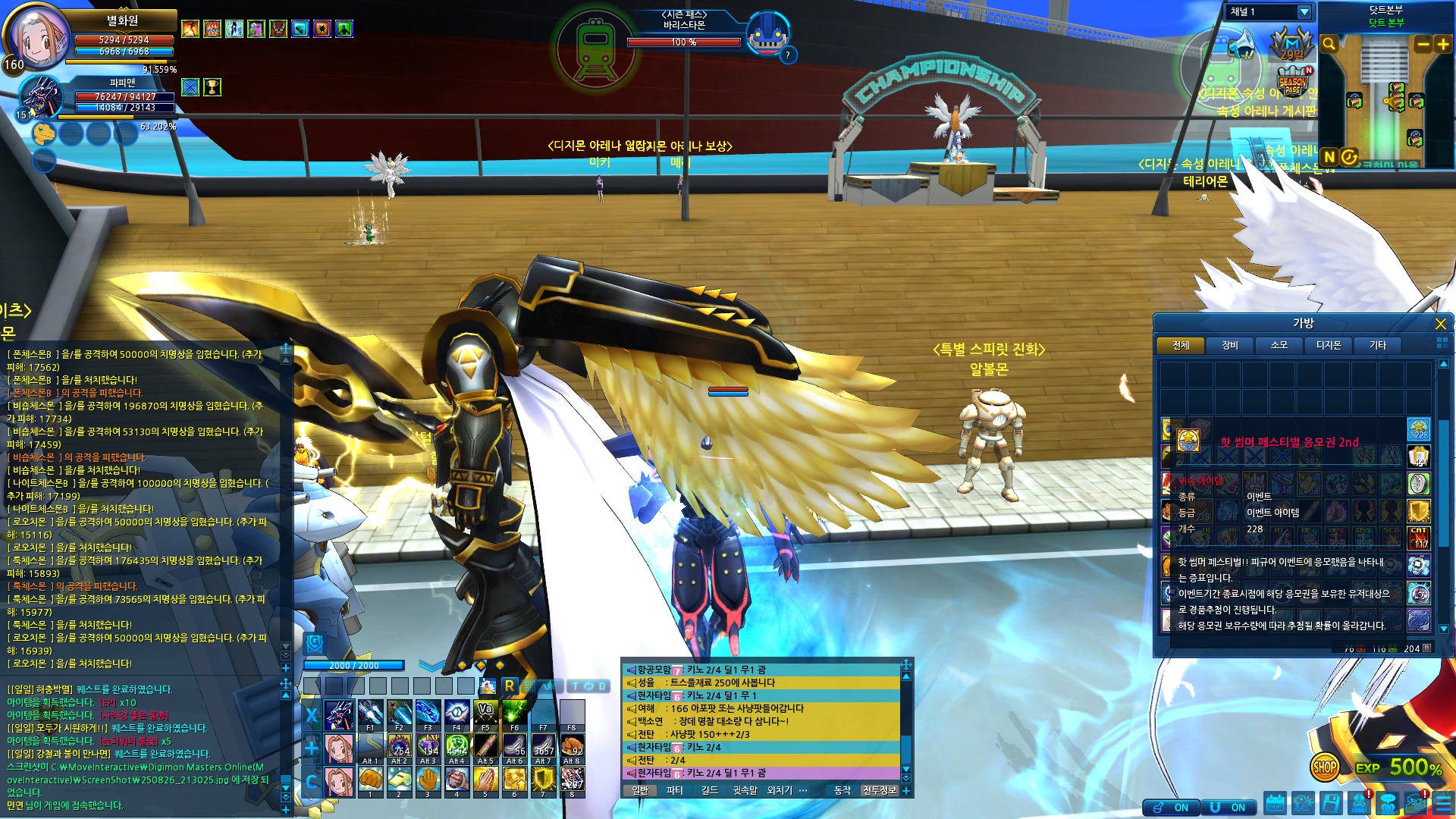Switch chat to the 파티 tab
This screenshot has width=1456, height=819.
pos(674,790)
